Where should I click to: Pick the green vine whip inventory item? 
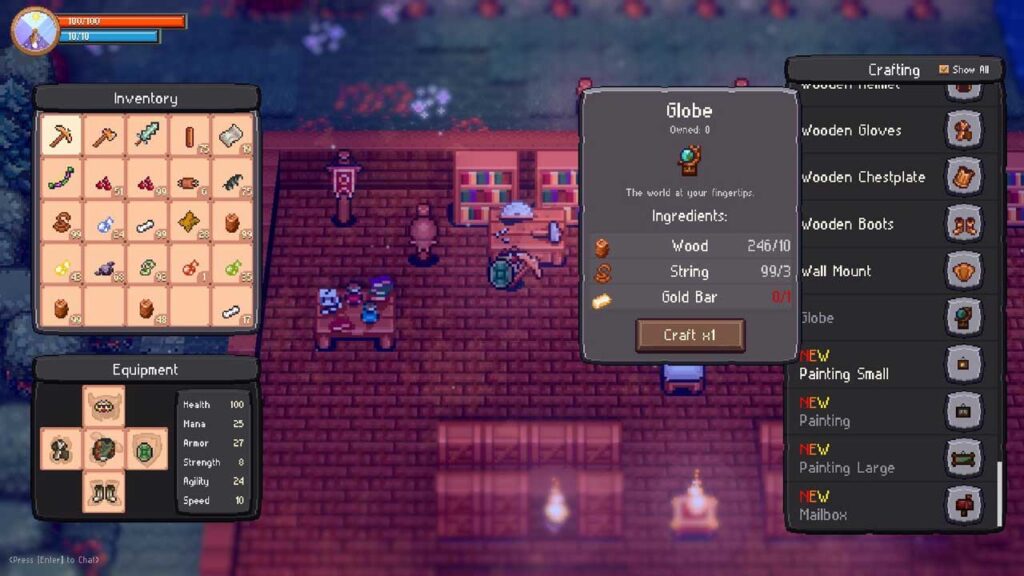[x=61, y=179]
